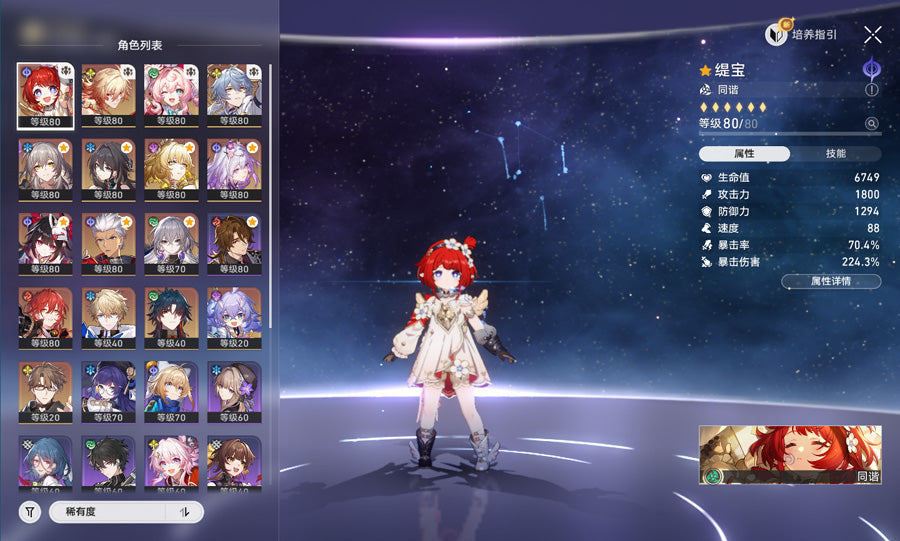Open the equipped light cone thumbnail

click(x=790, y=454)
